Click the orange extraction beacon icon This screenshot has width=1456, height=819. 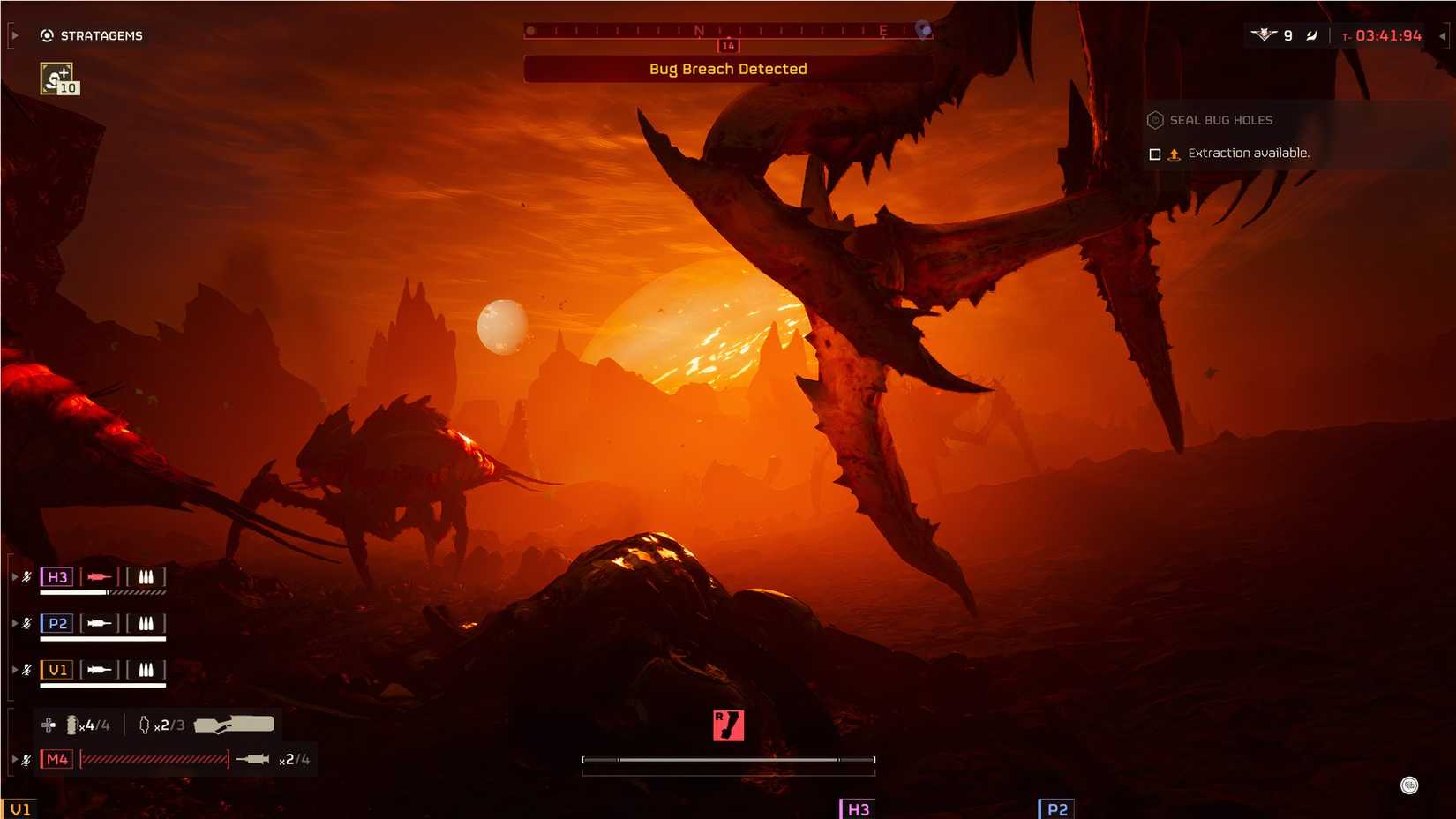click(1174, 153)
